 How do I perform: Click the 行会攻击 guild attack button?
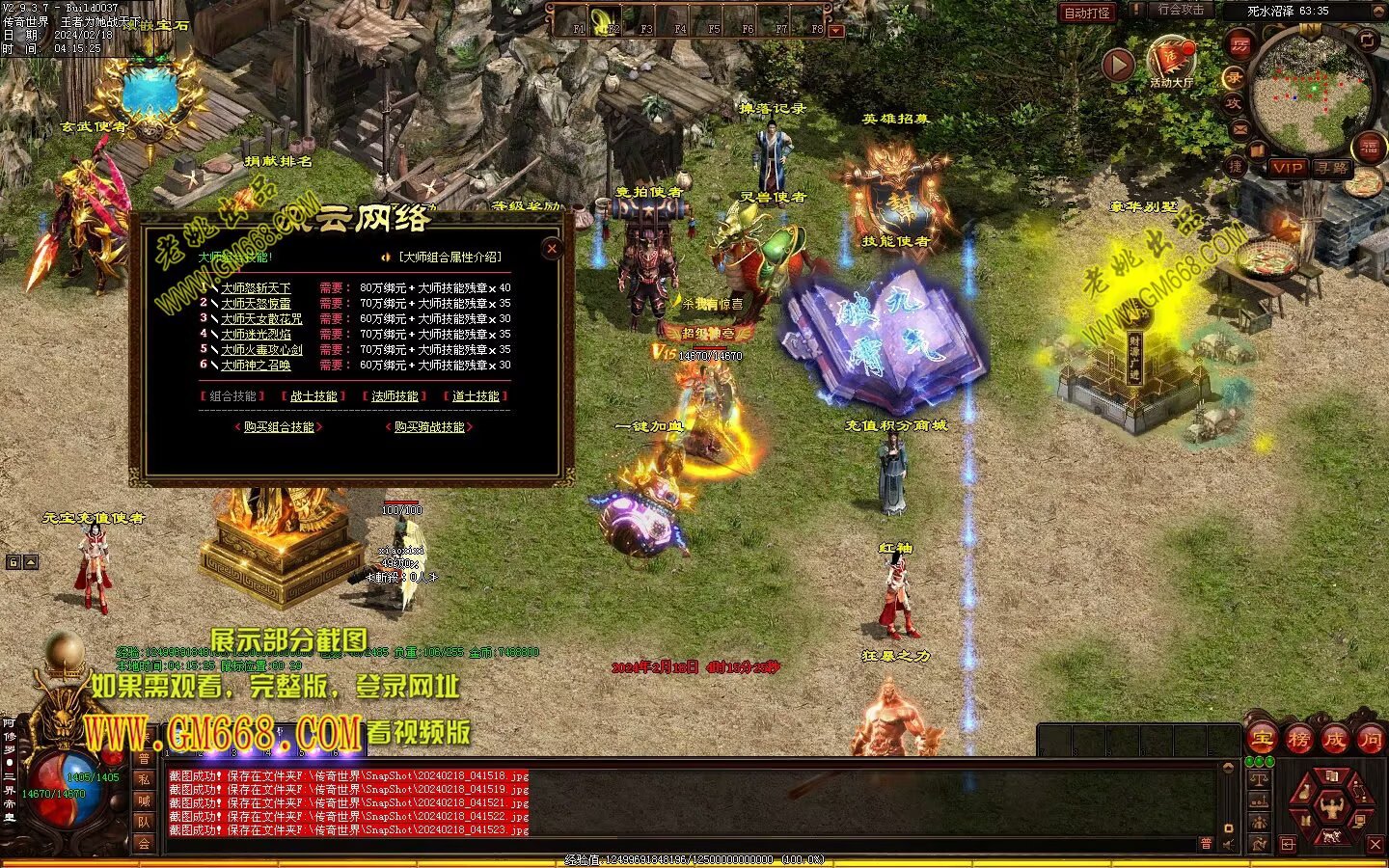[1181, 11]
